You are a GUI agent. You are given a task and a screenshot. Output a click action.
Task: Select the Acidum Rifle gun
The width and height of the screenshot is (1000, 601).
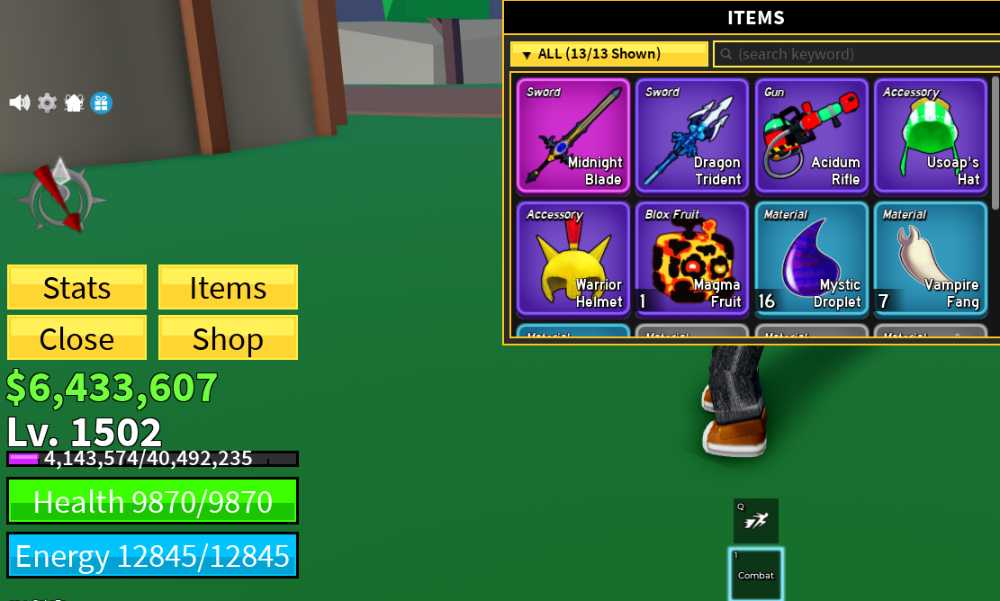811,135
